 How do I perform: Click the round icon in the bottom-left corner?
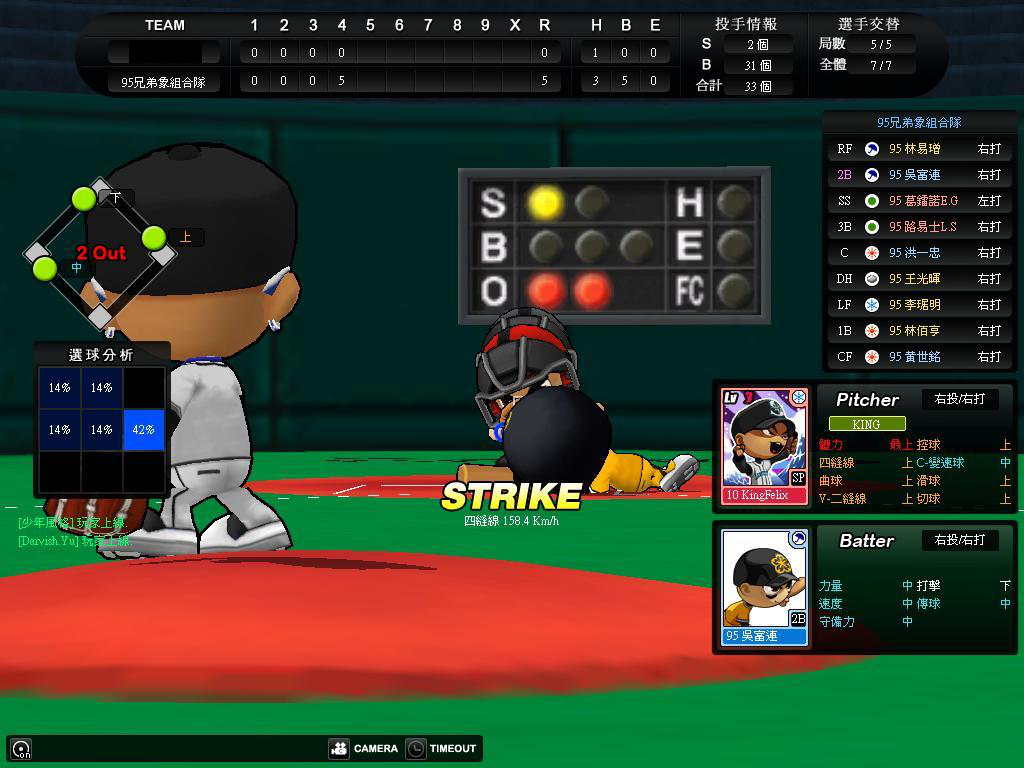click(x=21, y=748)
